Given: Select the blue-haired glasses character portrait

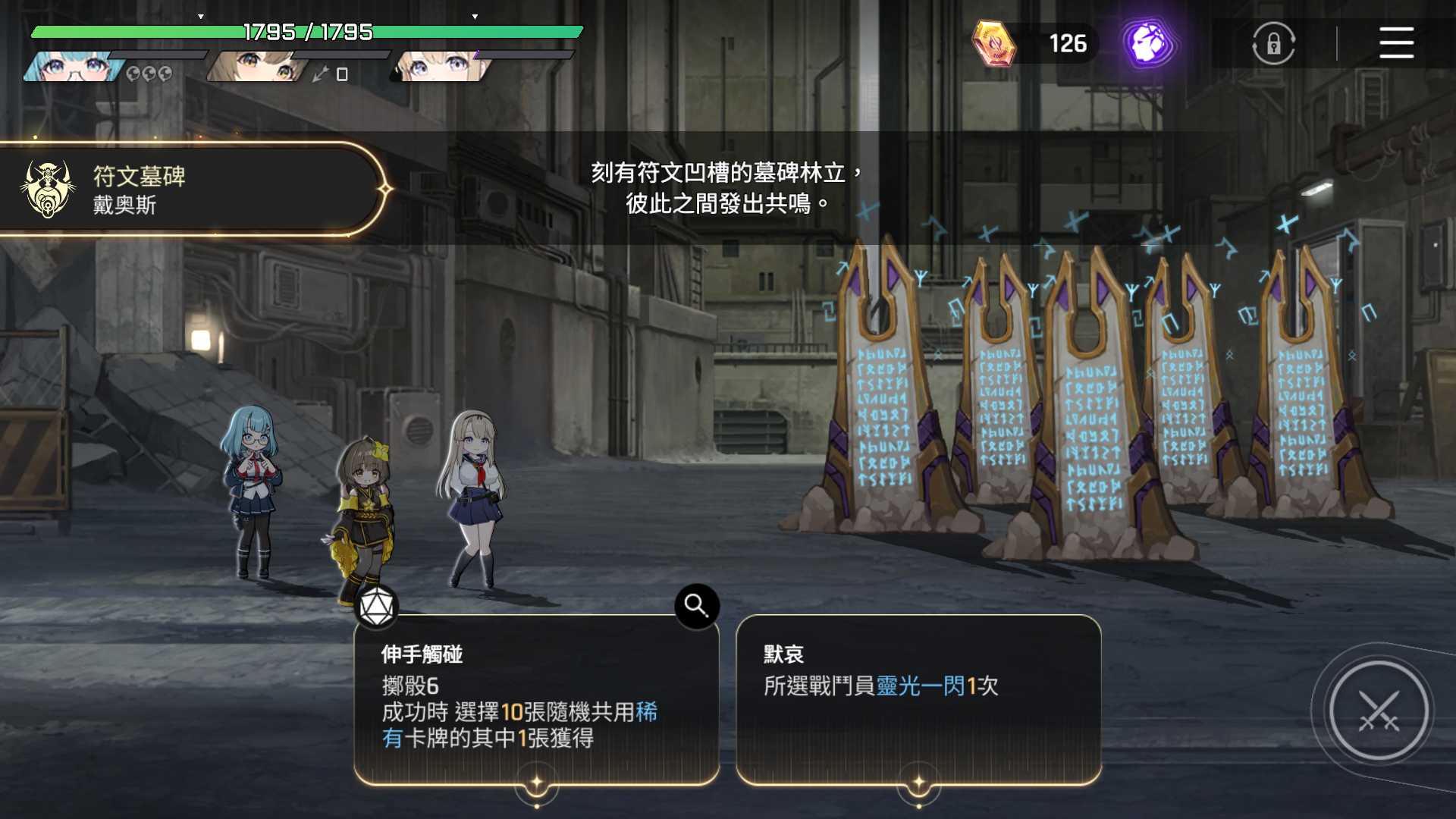Looking at the screenshot, I should coord(74,67).
